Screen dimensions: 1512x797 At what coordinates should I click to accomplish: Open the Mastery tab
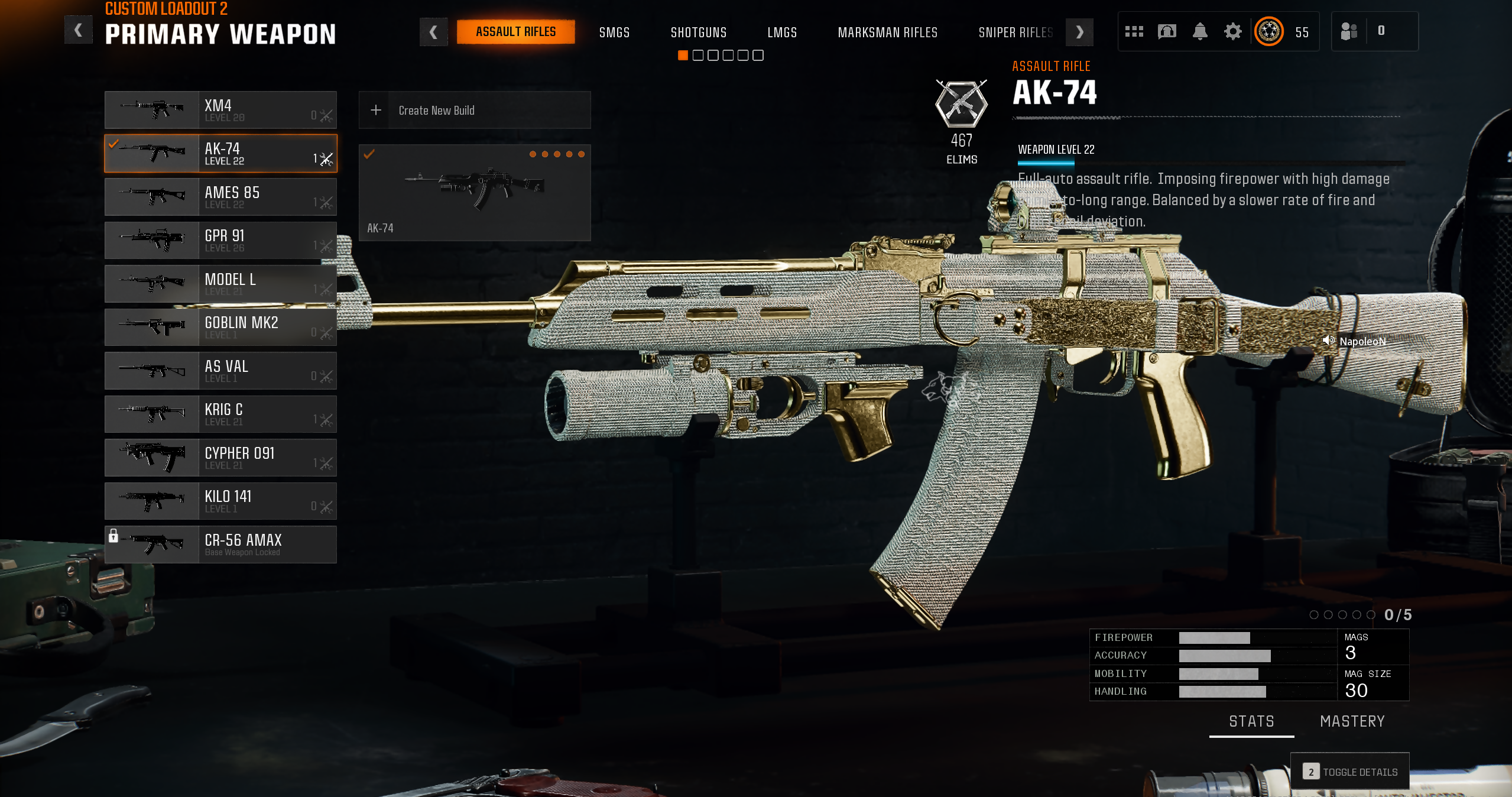pyautogui.click(x=1352, y=721)
